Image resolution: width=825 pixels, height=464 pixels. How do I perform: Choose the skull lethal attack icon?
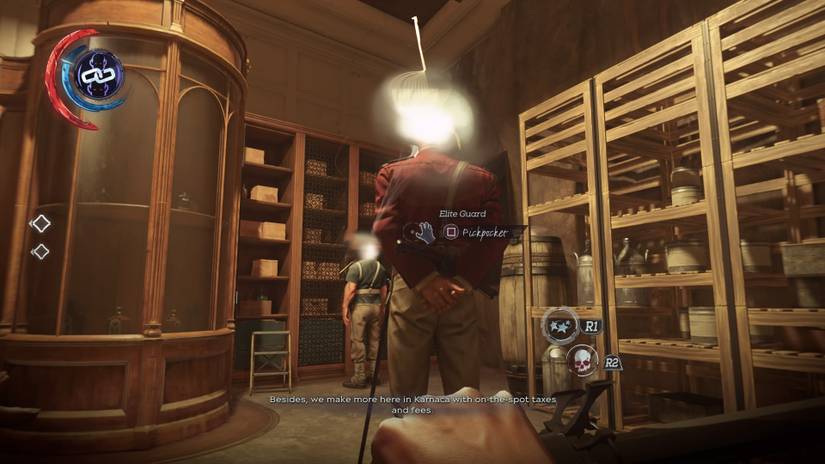coord(581,360)
